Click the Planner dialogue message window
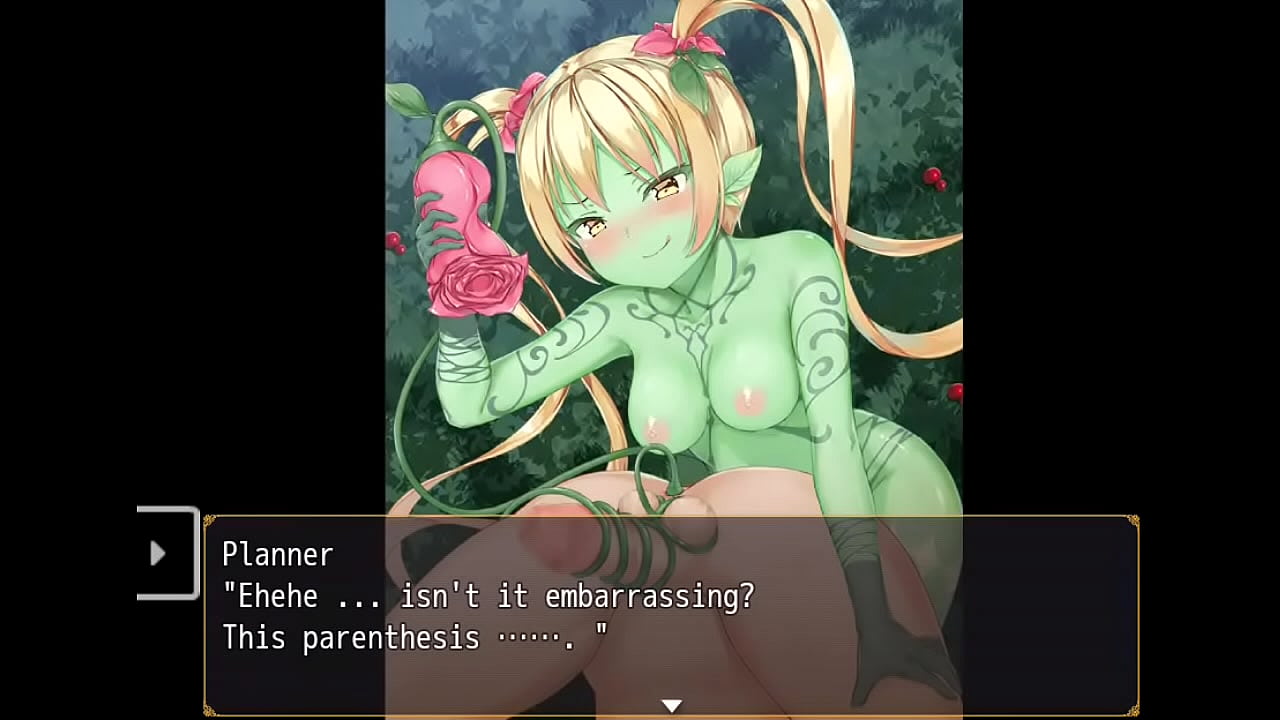 [x=670, y=614]
